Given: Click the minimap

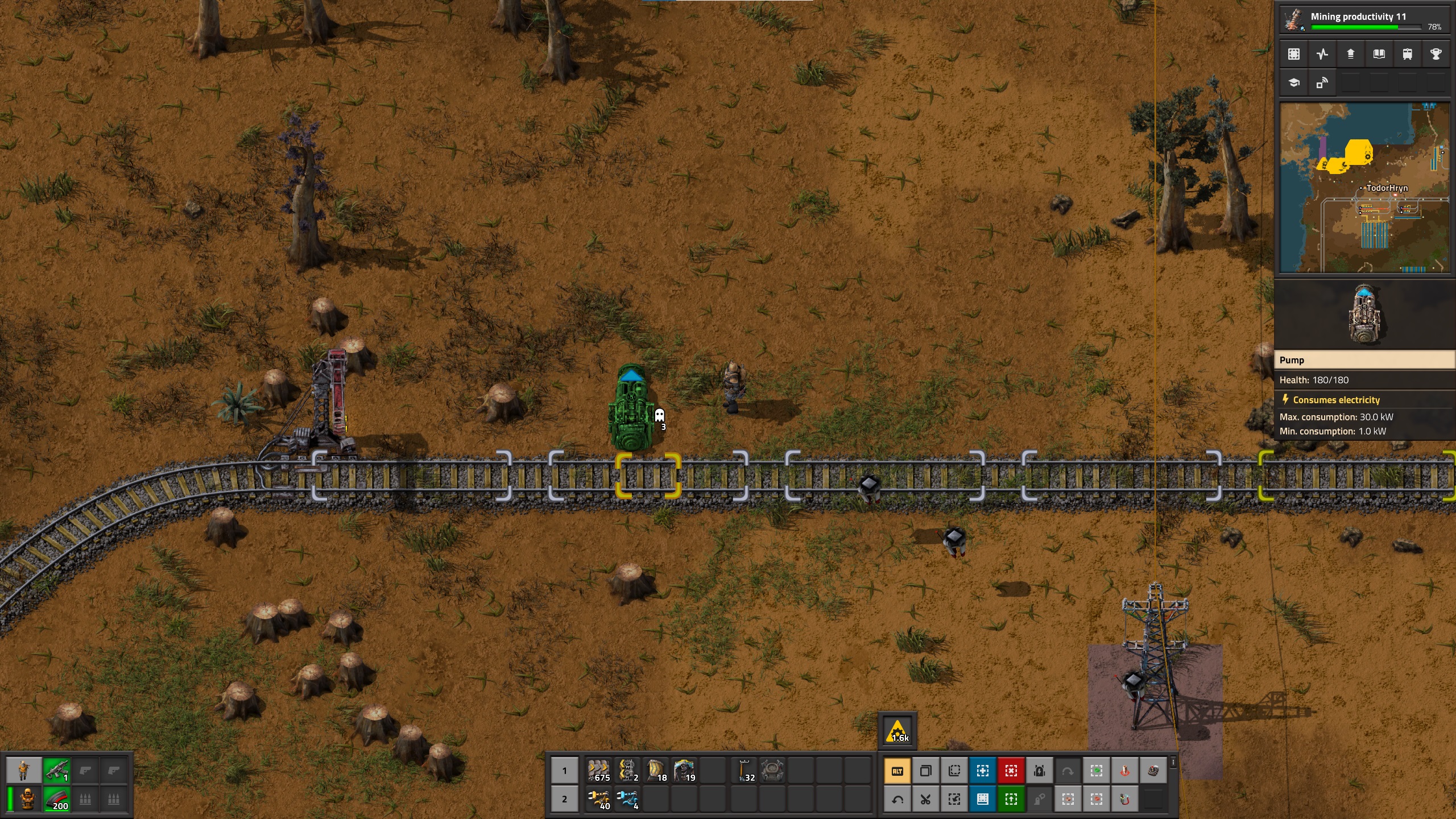Looking at the screenshot, I should (1364, 188).
